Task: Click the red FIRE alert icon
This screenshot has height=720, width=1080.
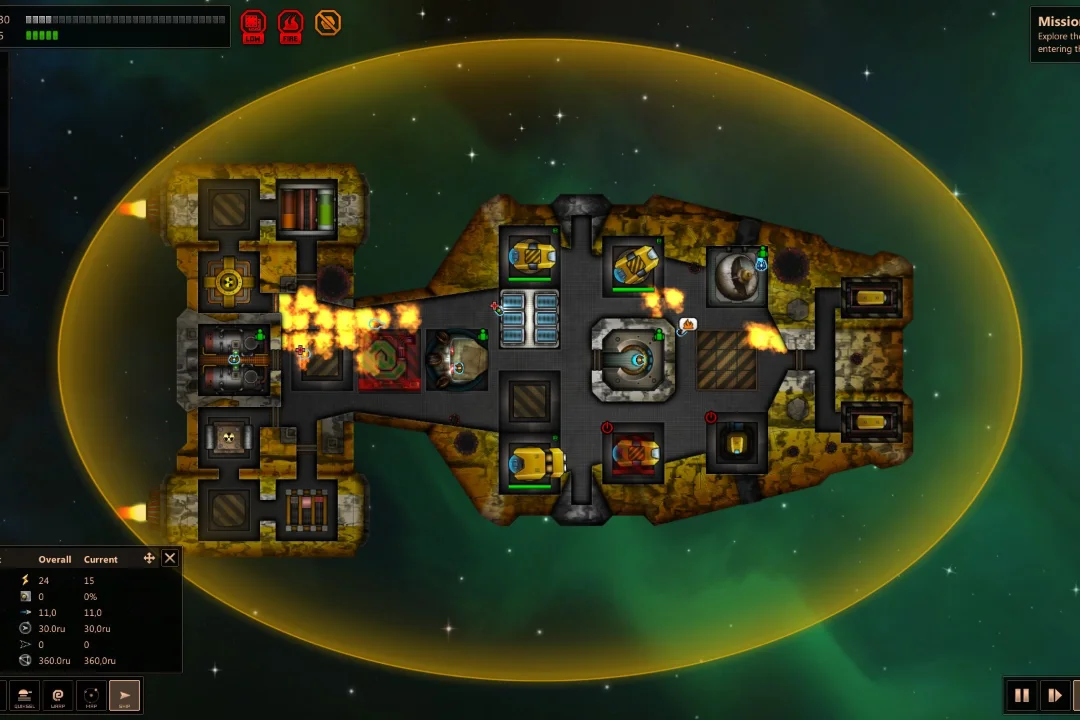Action: 290,24
